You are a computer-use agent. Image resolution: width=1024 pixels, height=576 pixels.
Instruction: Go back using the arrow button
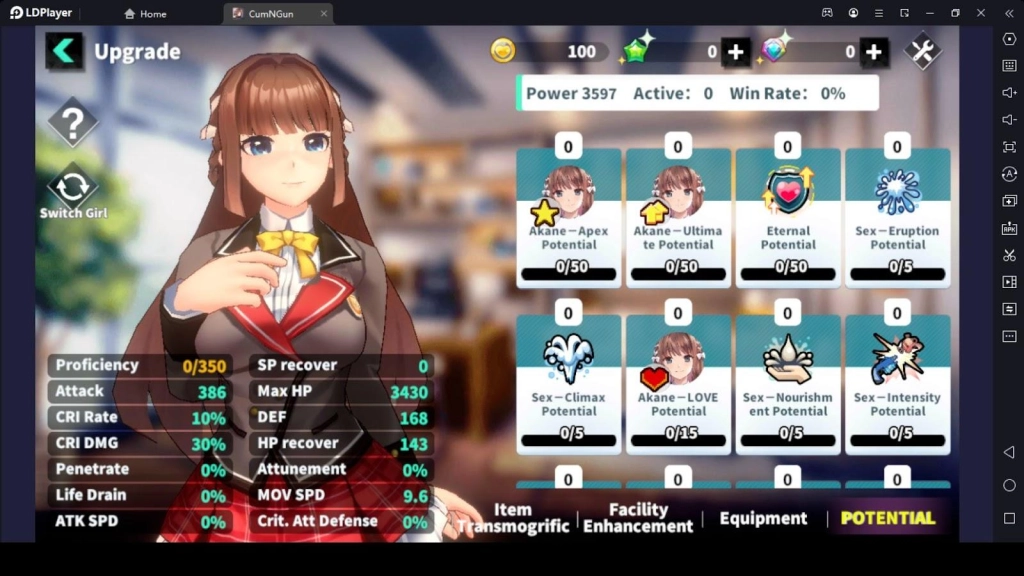click(64, 51)
